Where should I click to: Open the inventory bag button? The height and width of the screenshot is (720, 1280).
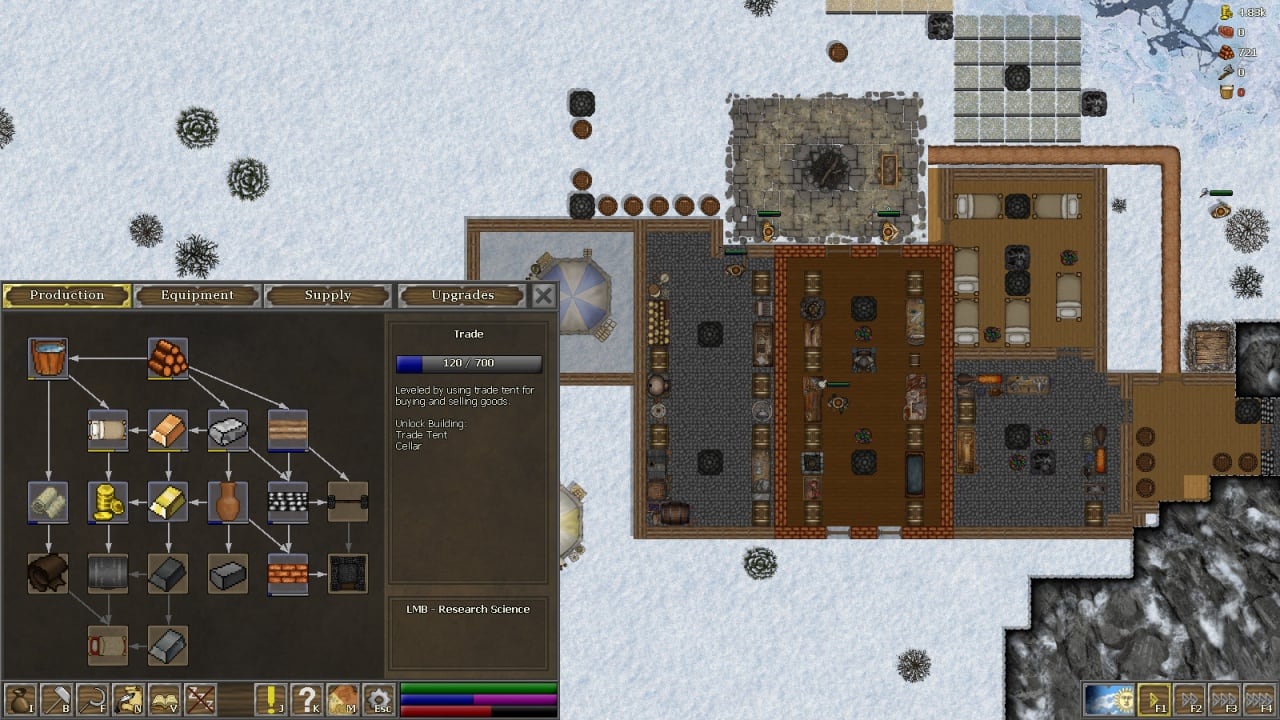(20, 699)
